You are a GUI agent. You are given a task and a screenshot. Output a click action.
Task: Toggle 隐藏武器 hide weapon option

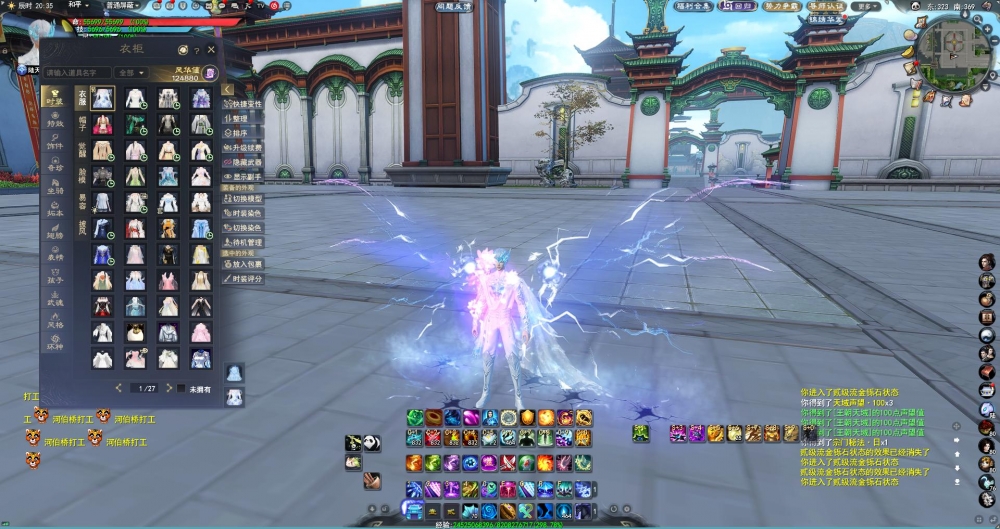tap(246, 161)
